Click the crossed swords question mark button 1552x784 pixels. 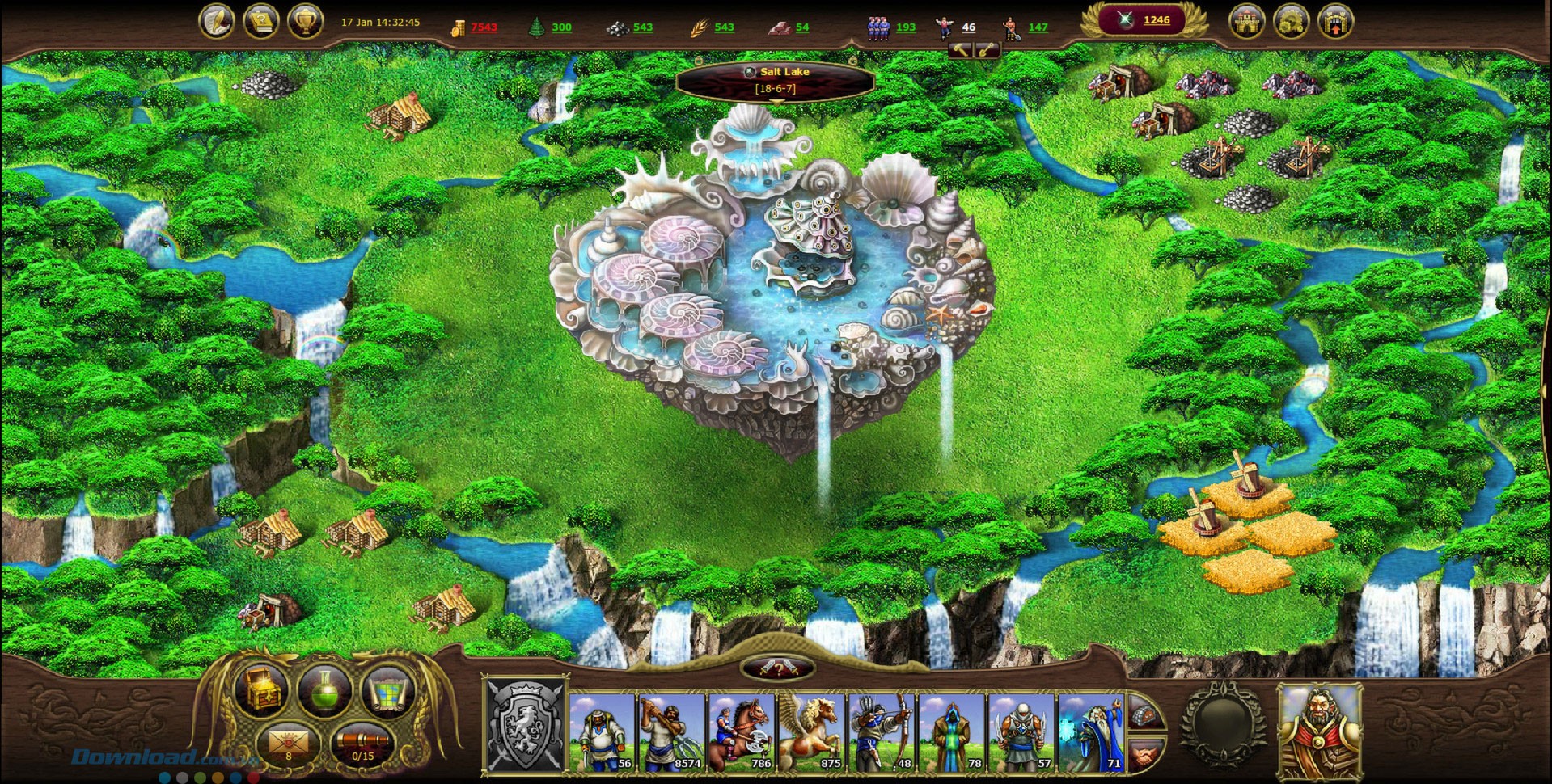click(x=776, y=668)
